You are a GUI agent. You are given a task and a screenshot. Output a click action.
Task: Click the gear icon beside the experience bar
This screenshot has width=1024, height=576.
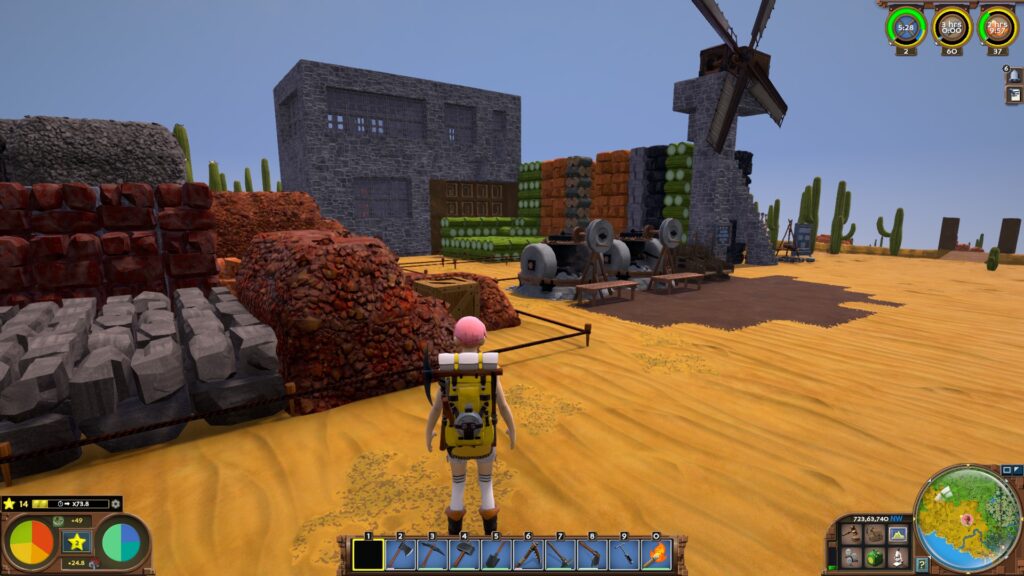[116, 504]
